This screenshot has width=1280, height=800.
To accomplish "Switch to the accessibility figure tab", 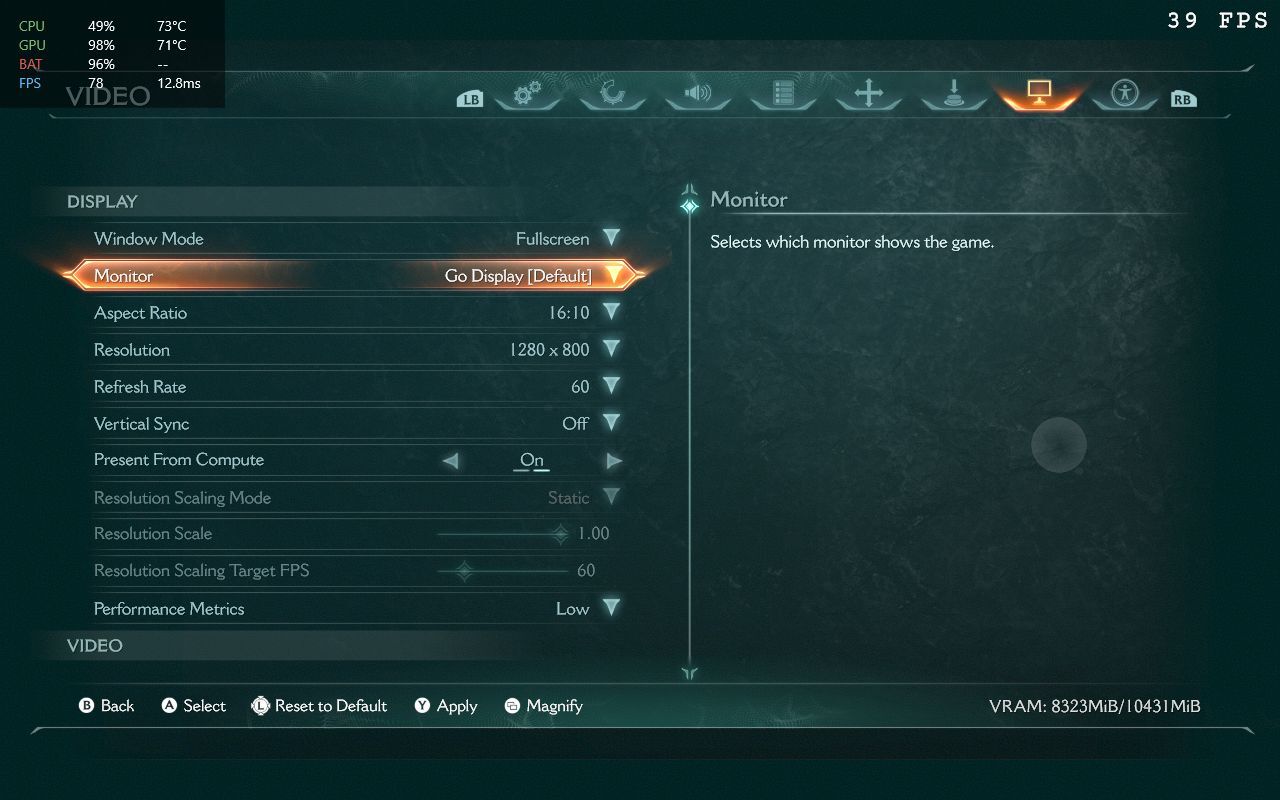I will tap(1125, 94).
